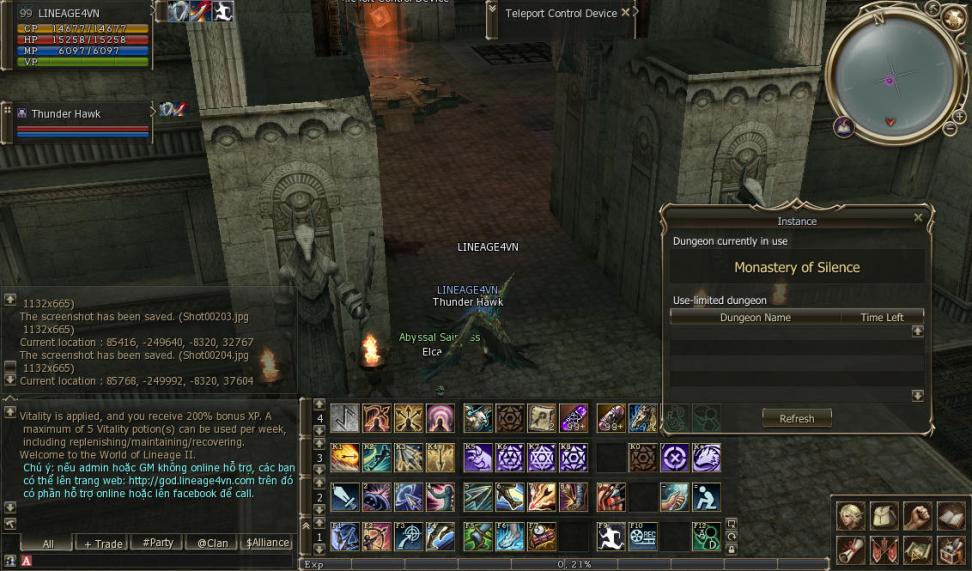Open the #Party chat tab
Image resolution: width=972 pixels, height=571 pixels.
(158, 543)
